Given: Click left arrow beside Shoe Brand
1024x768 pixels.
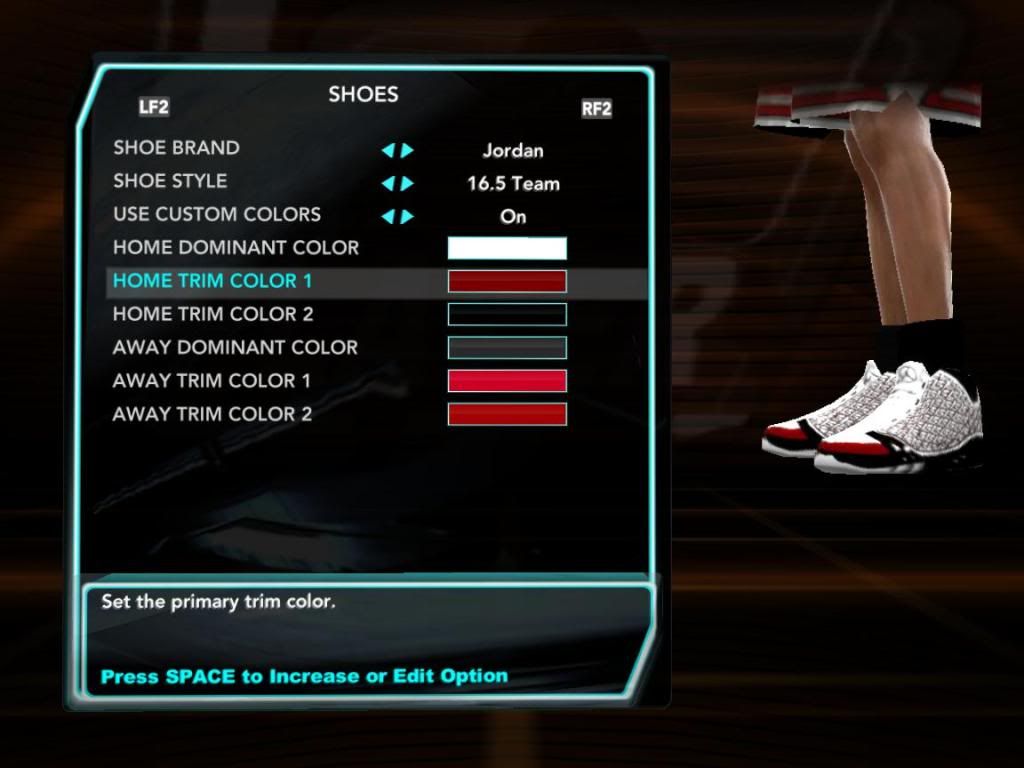Looking at the screenshot, I should point(387,151).
